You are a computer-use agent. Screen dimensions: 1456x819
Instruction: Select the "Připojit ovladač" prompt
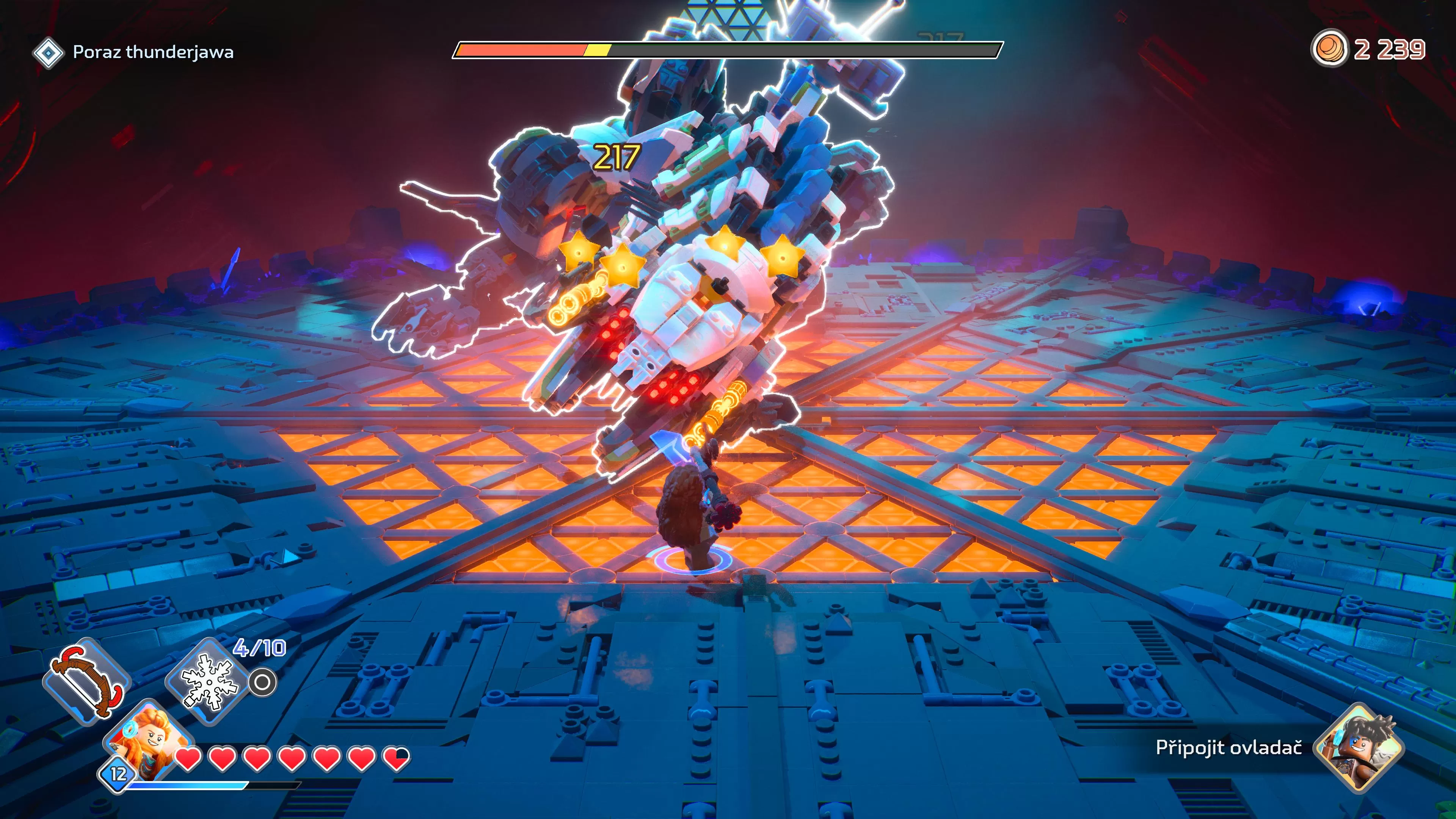(x=1228, y=748)
